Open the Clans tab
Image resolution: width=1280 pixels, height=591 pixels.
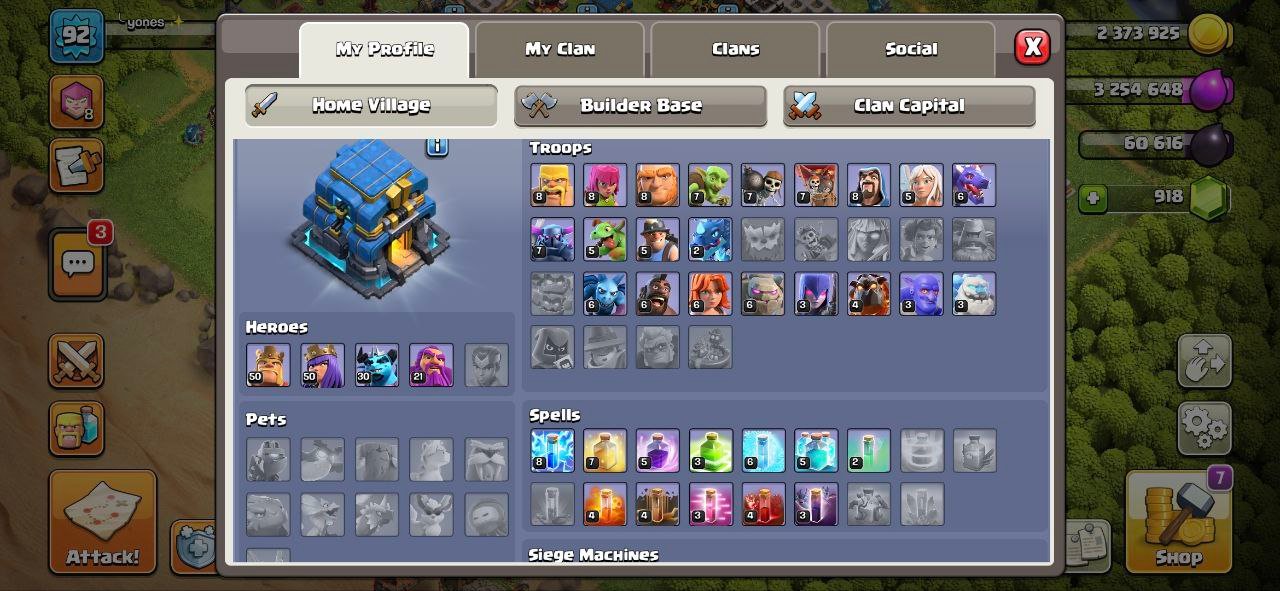pyautogui.click(x=735, y=49)
